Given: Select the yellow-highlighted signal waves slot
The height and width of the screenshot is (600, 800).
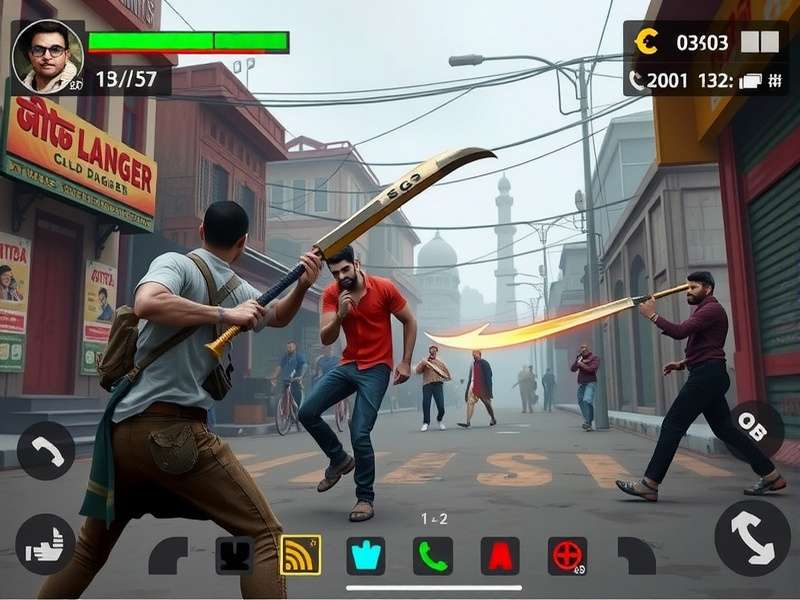Looking at the screenshot, I should [x=300, y=555].
